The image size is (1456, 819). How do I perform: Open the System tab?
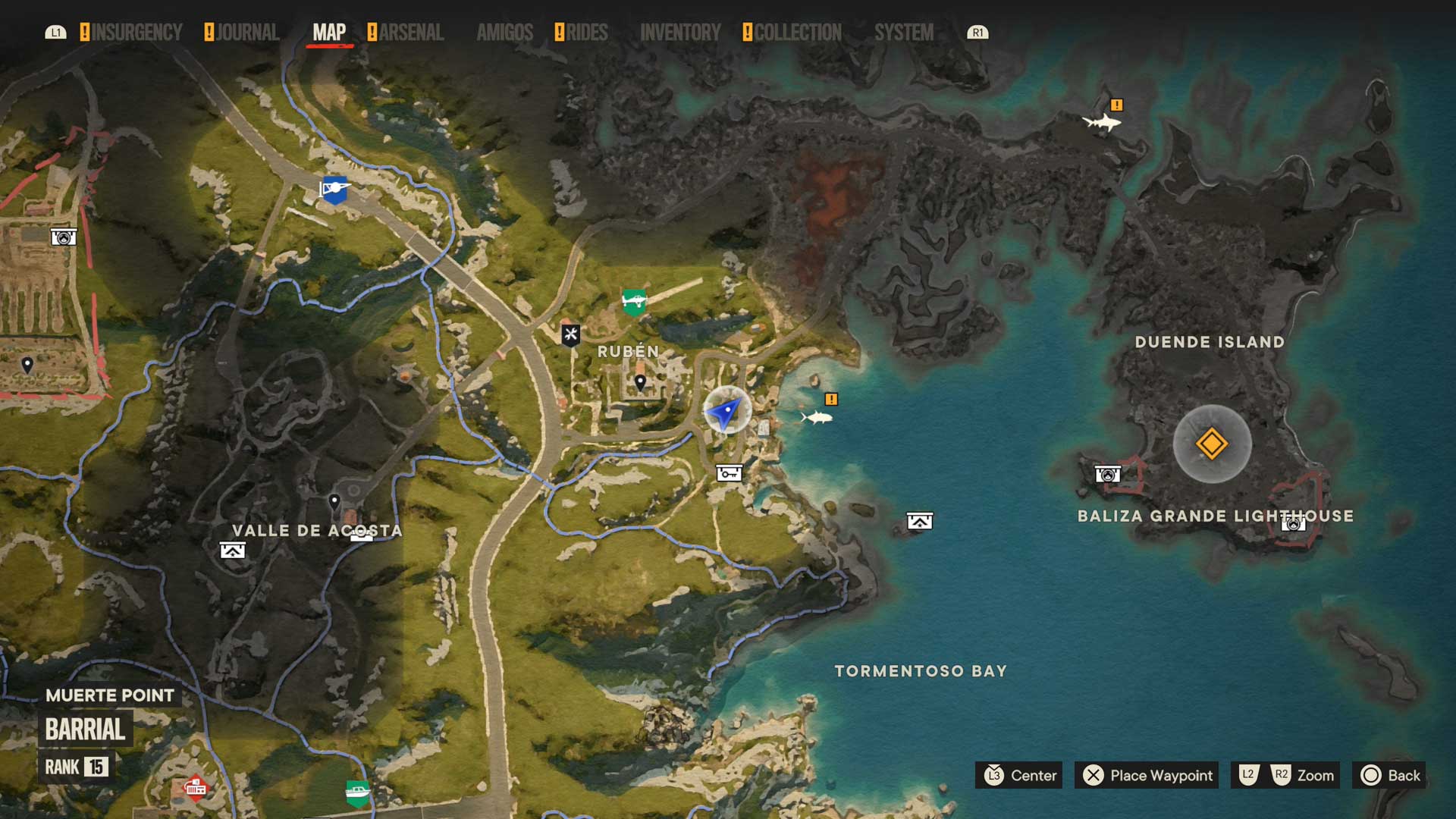click(904, 33)
